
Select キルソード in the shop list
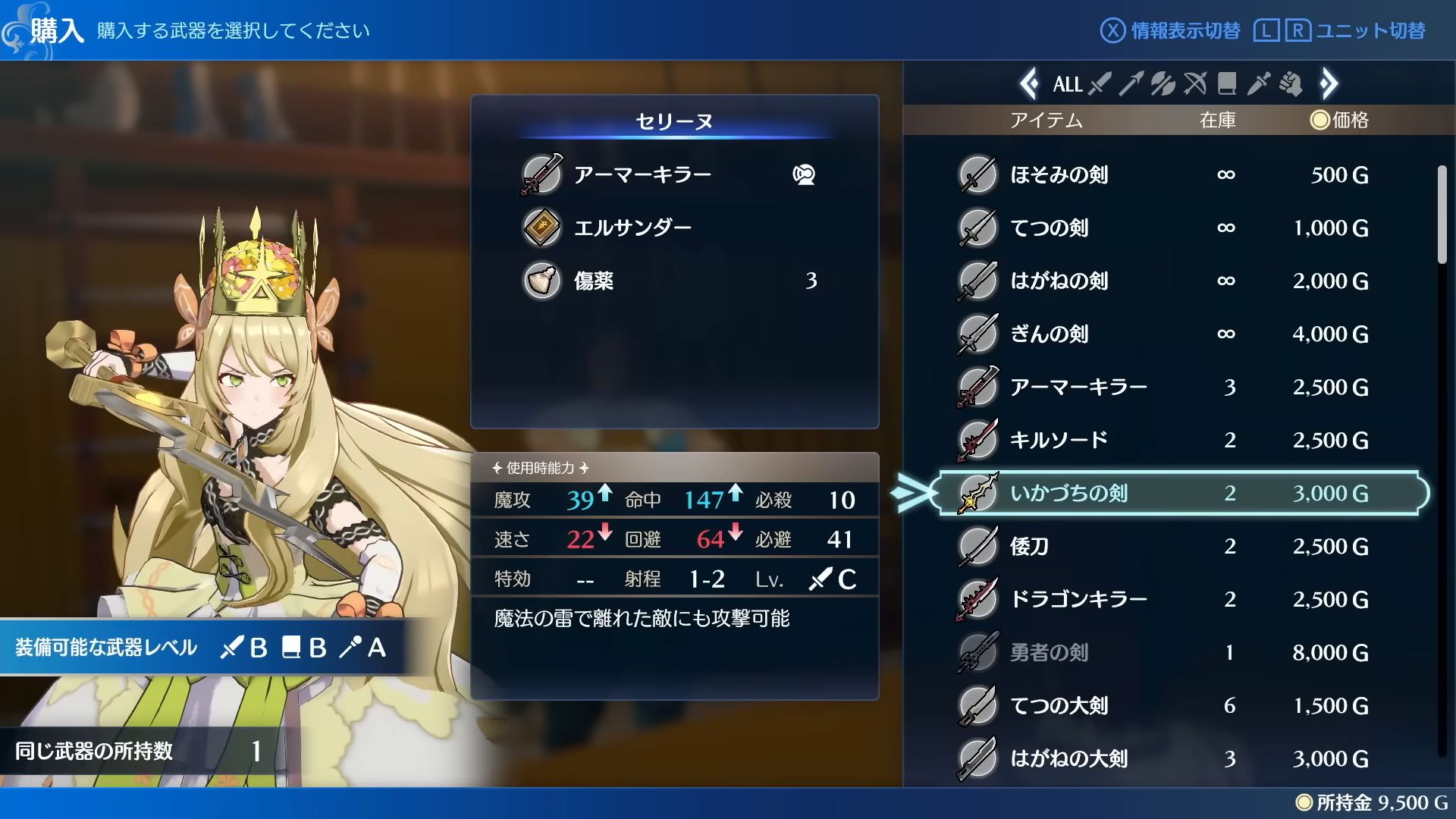(1059, 441)
